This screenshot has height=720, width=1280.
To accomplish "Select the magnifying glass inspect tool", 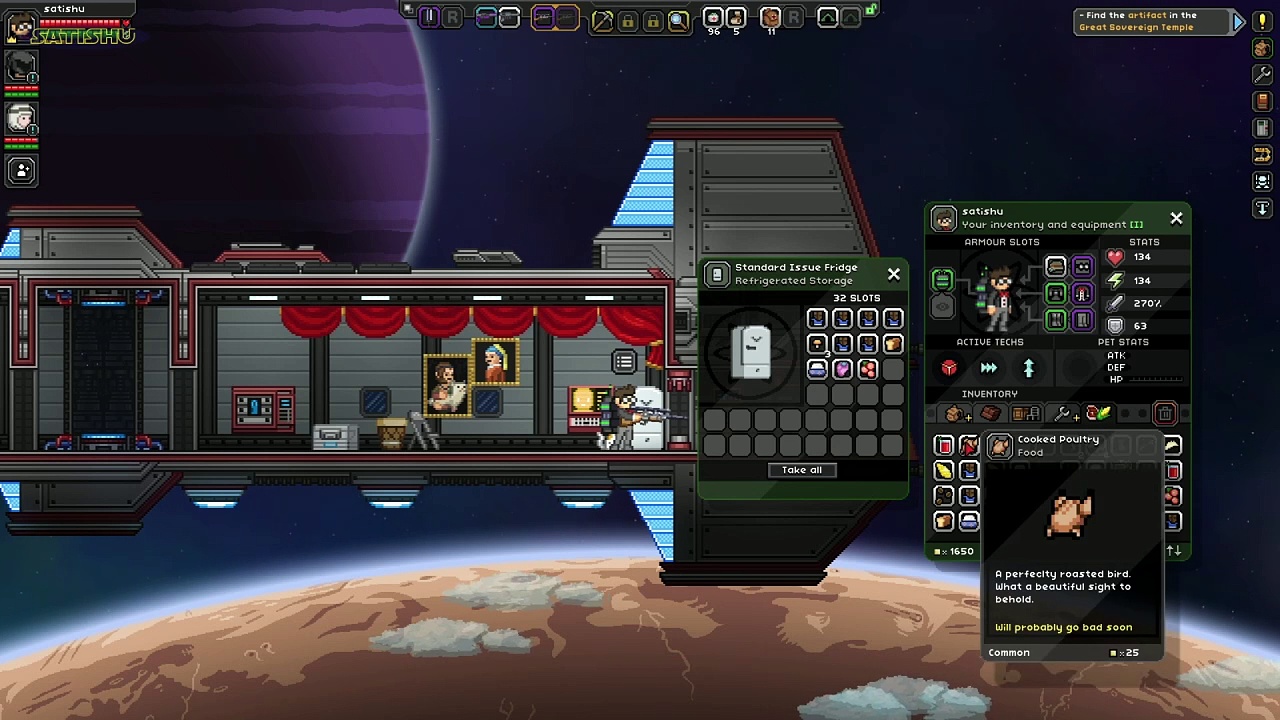I will click(x=678, y=19).
